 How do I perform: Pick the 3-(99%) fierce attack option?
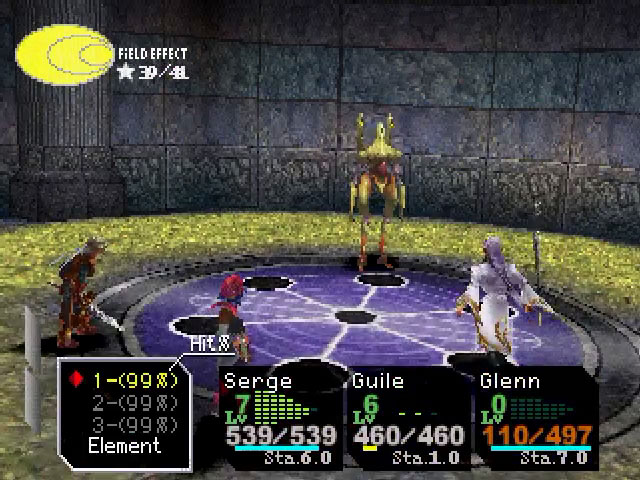click(x=133, y=424)
